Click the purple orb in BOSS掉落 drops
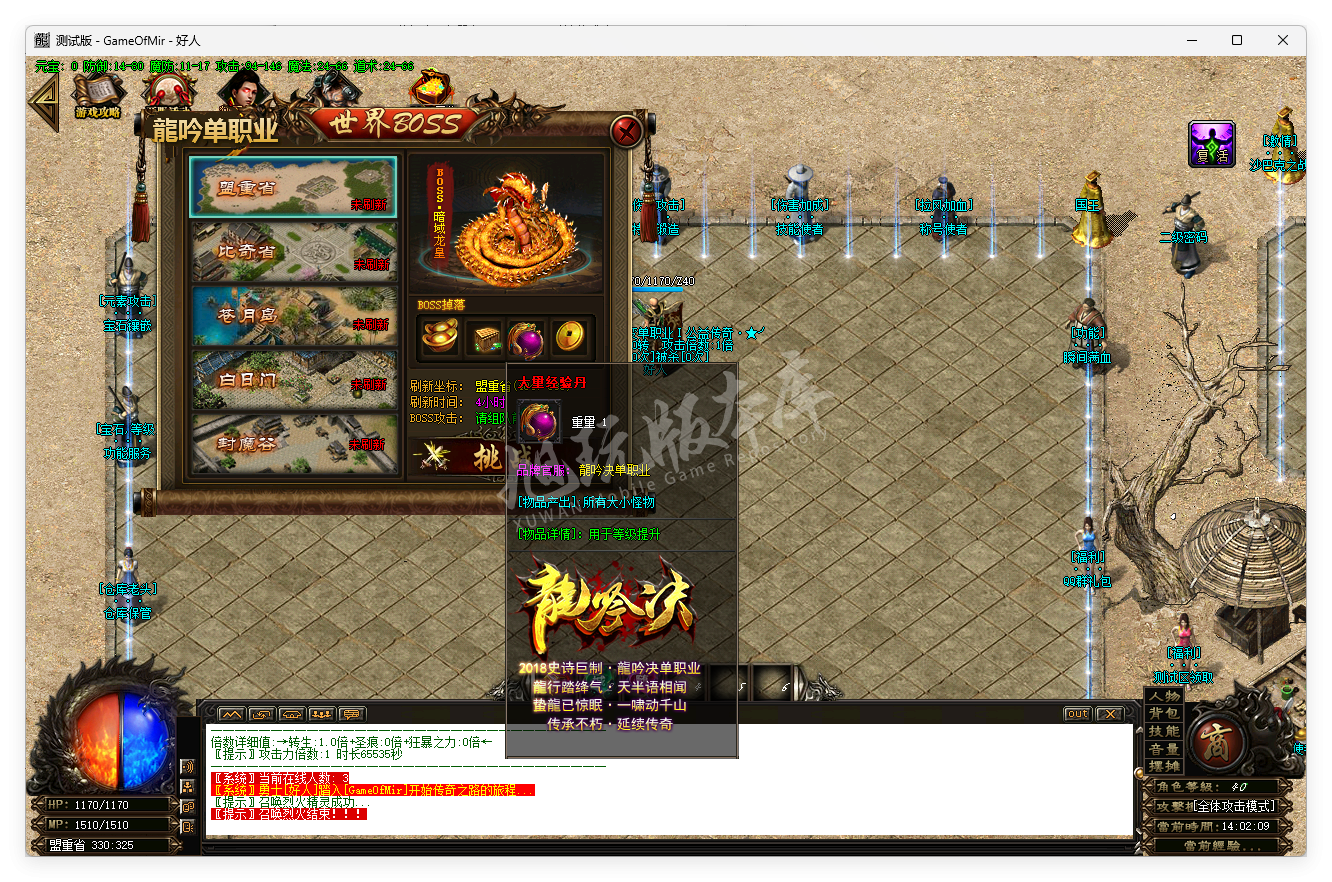The image size is (1332, 882). [x=528, y=338]
